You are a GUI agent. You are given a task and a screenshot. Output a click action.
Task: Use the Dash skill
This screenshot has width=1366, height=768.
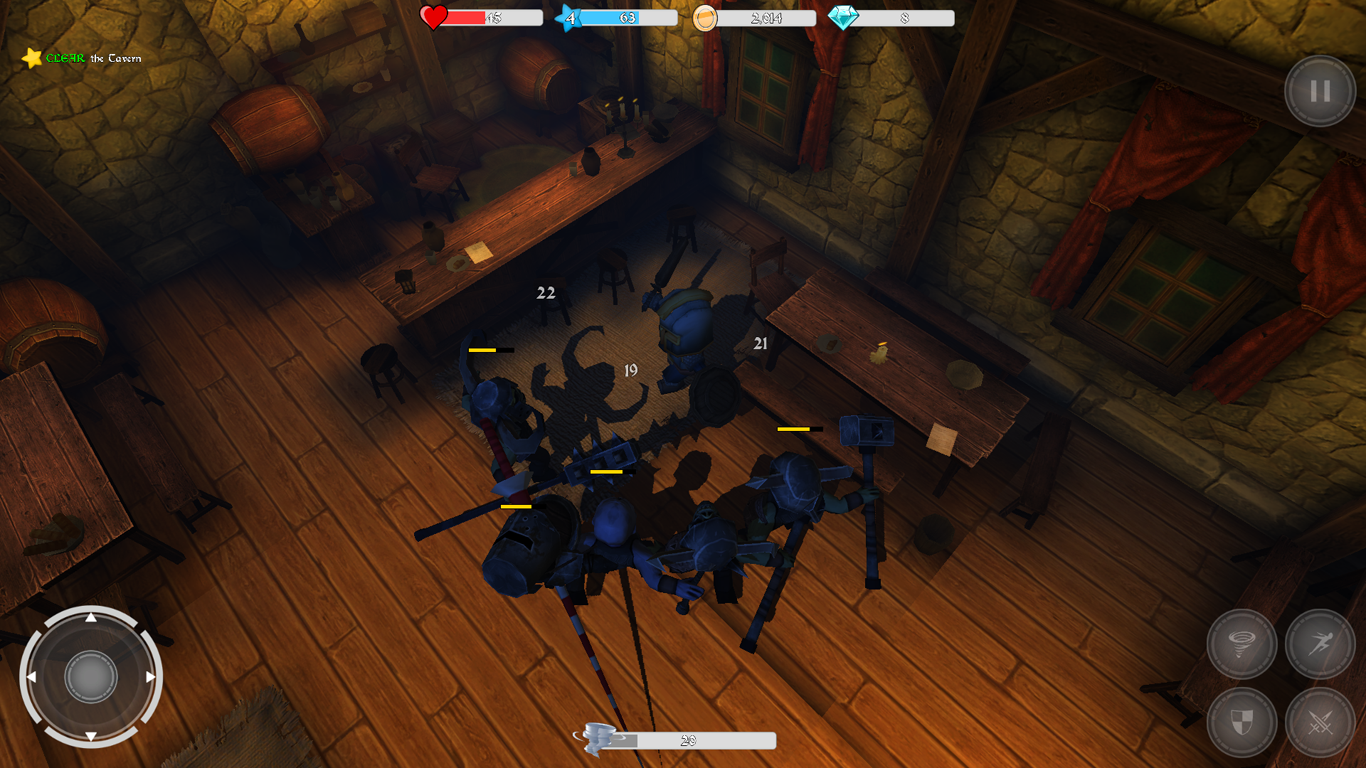click(x=1320, y=644)
